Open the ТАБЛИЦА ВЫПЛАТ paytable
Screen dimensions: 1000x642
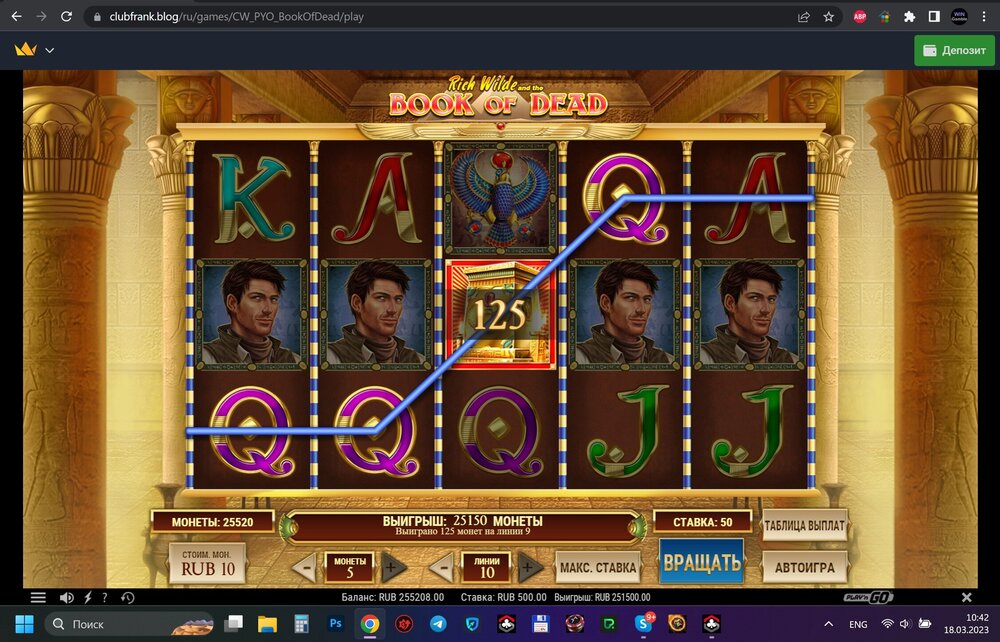point(804,525)
